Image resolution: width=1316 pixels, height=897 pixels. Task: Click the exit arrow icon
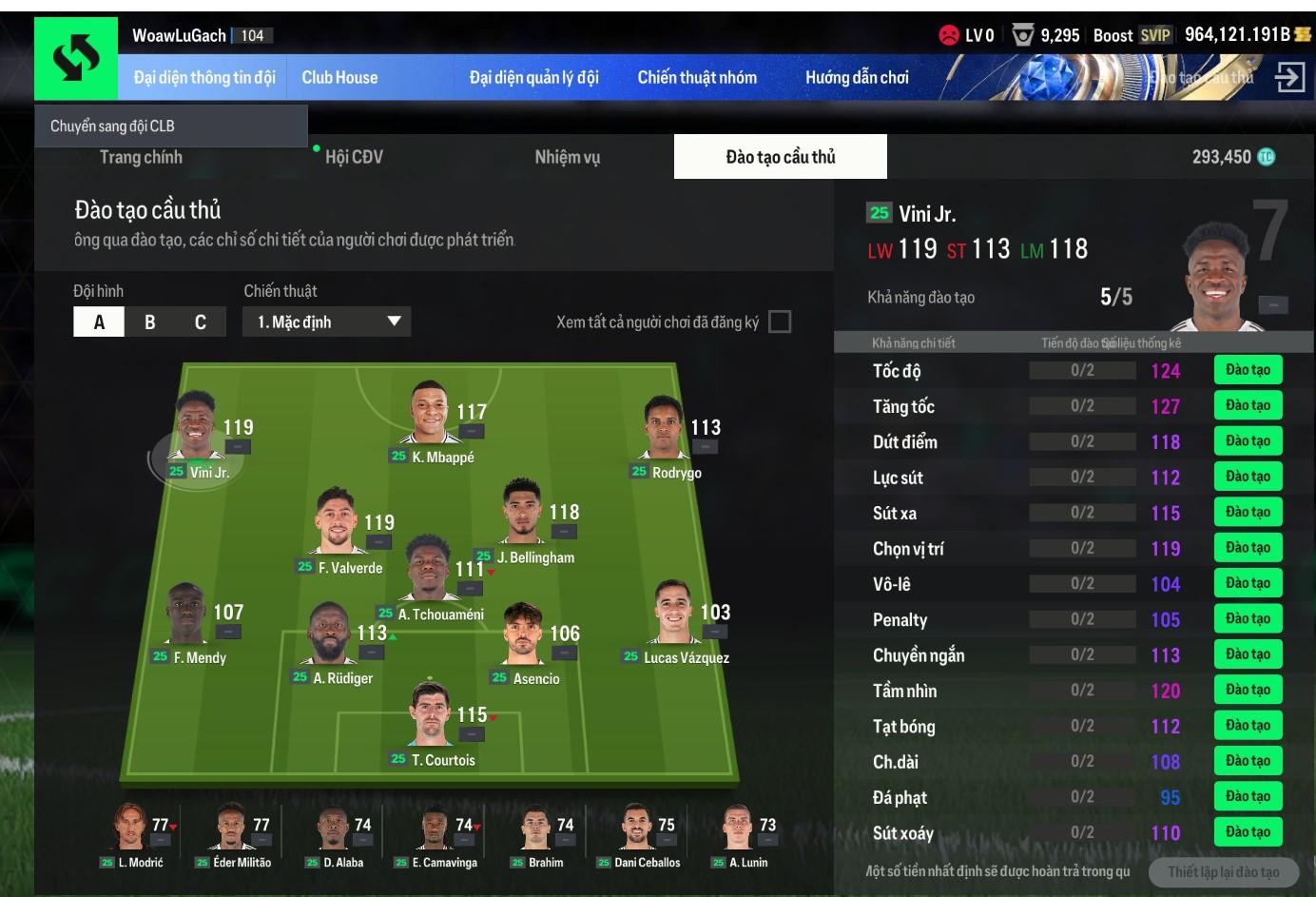click(x=1289, y=77)
